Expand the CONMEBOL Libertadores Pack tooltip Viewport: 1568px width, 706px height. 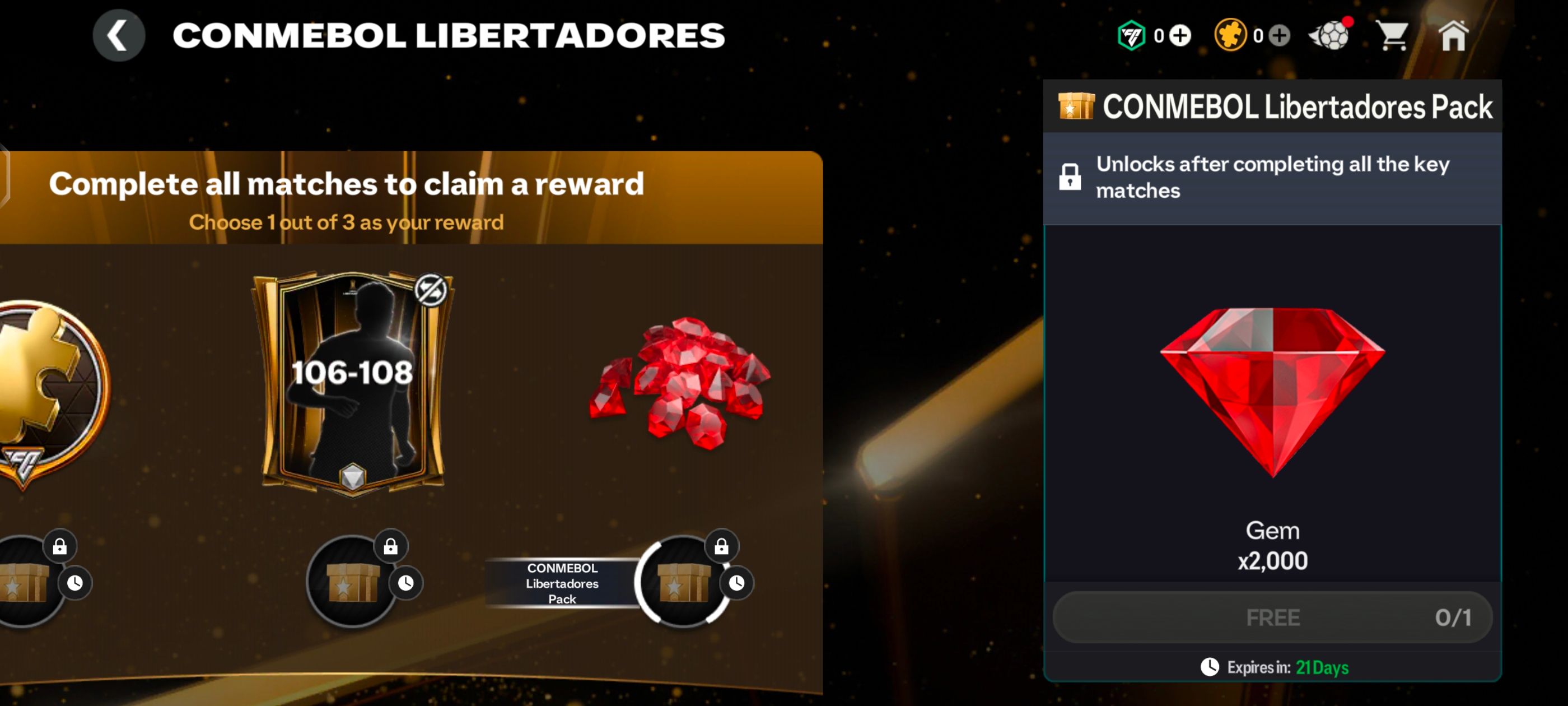pos(562,583)
